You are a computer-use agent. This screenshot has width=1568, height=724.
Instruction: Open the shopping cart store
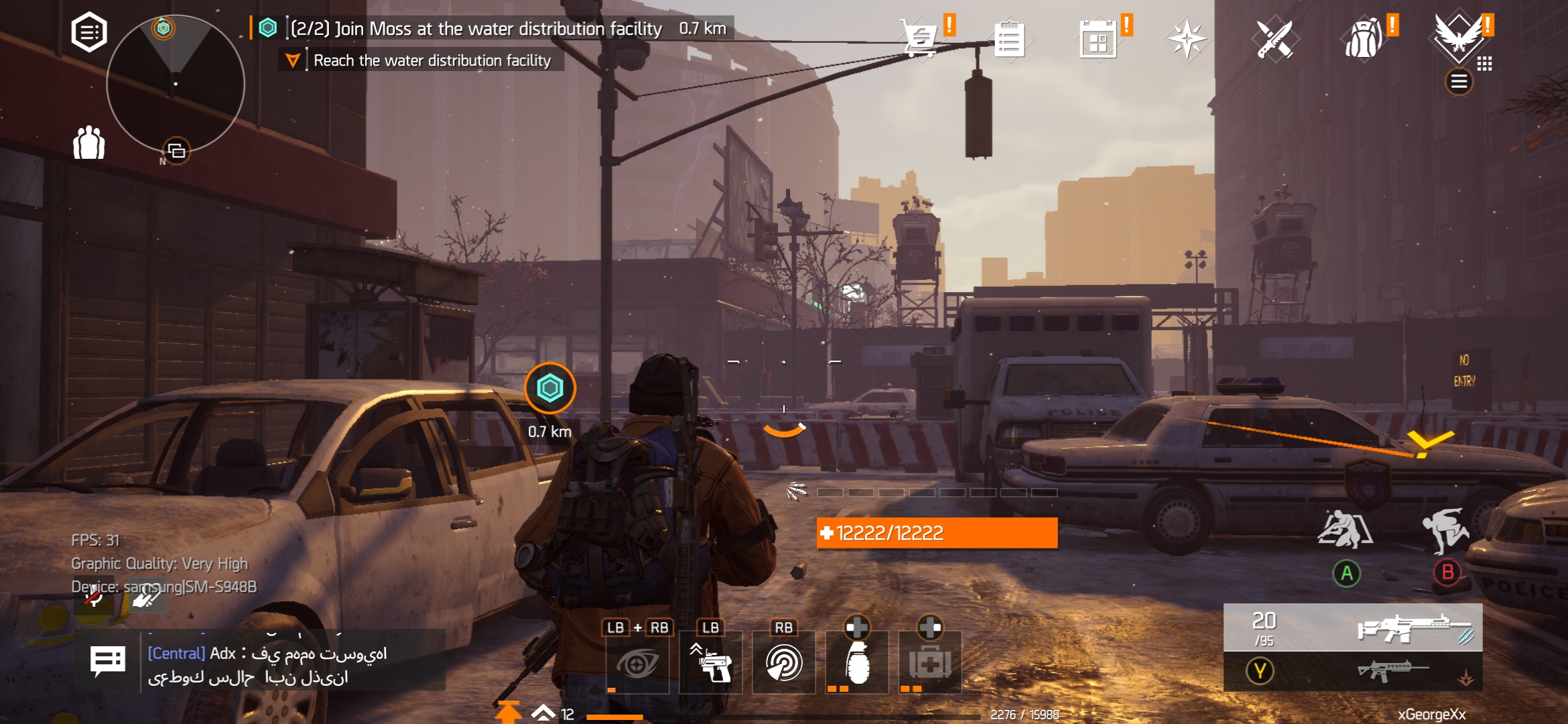point(920,38)
